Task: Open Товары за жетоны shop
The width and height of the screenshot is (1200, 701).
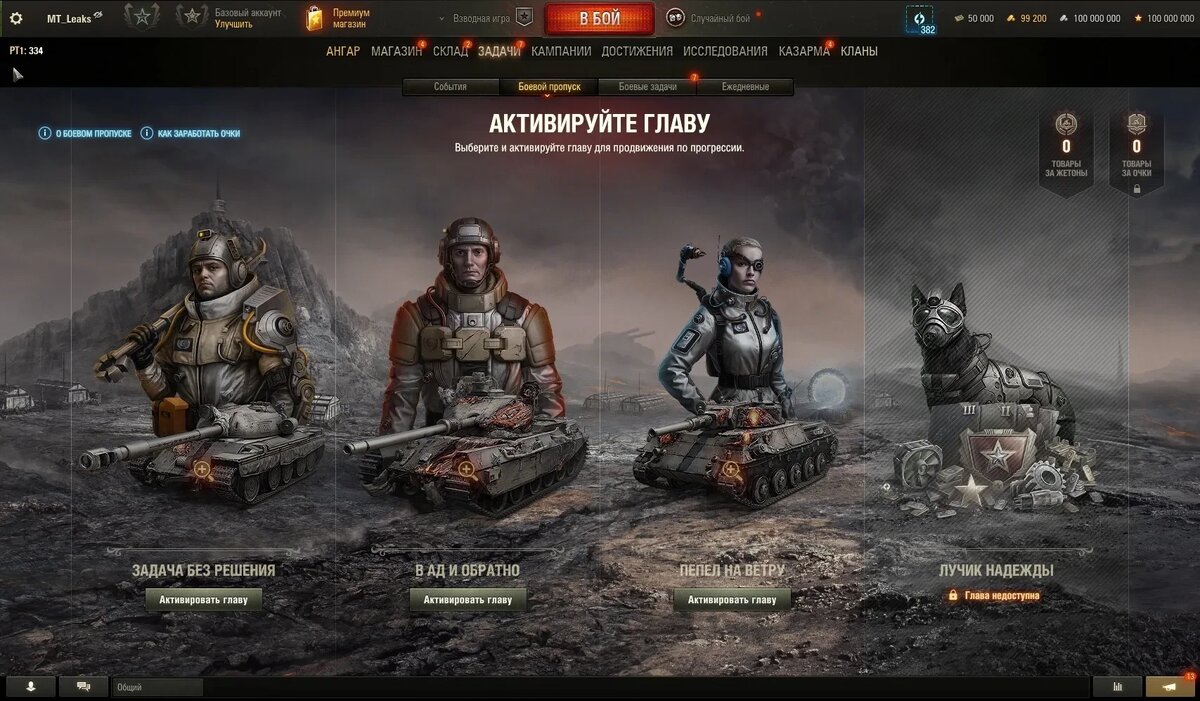Action: point(1066,152)
